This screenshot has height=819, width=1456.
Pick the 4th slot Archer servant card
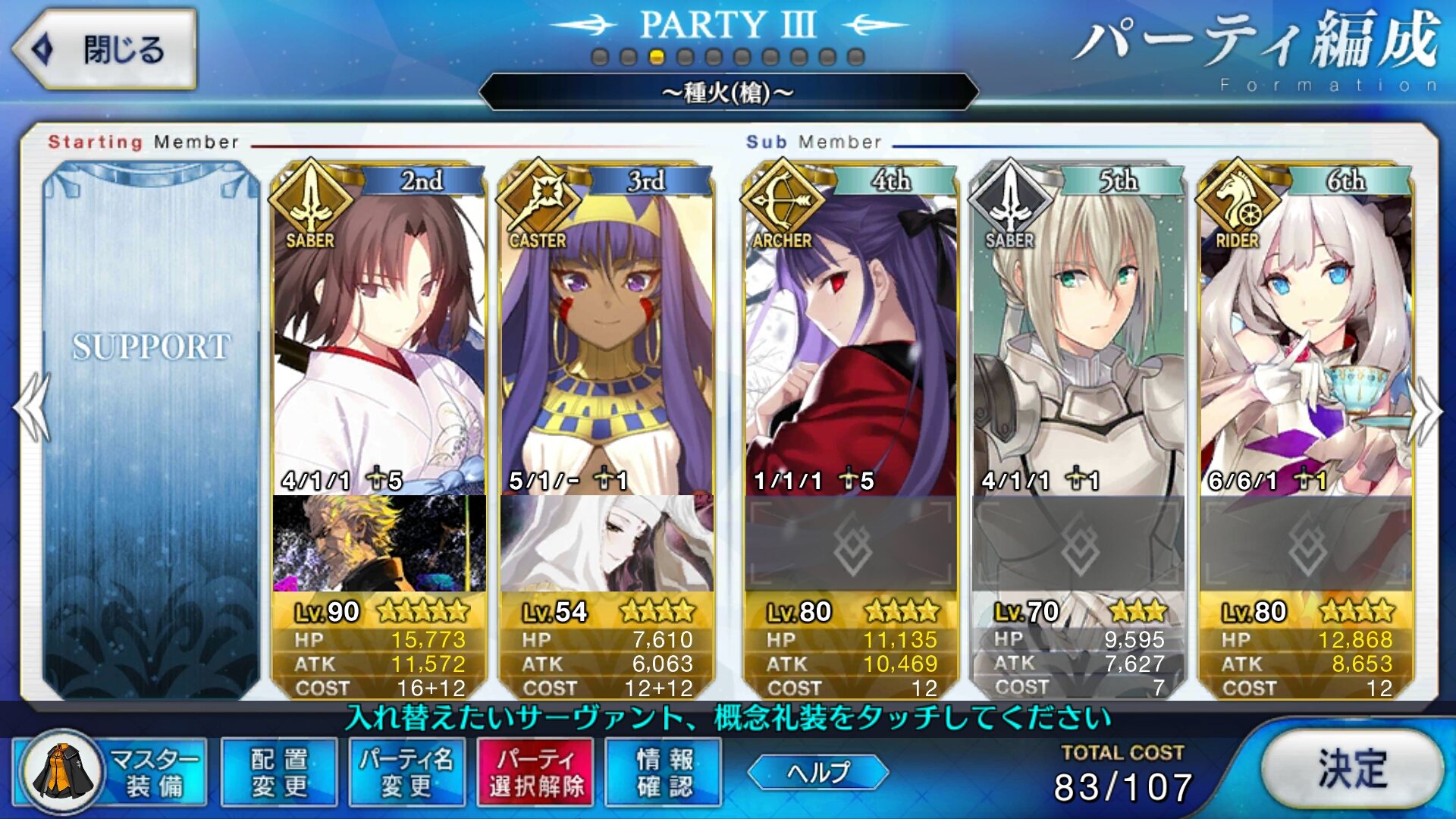click(850, 341)
